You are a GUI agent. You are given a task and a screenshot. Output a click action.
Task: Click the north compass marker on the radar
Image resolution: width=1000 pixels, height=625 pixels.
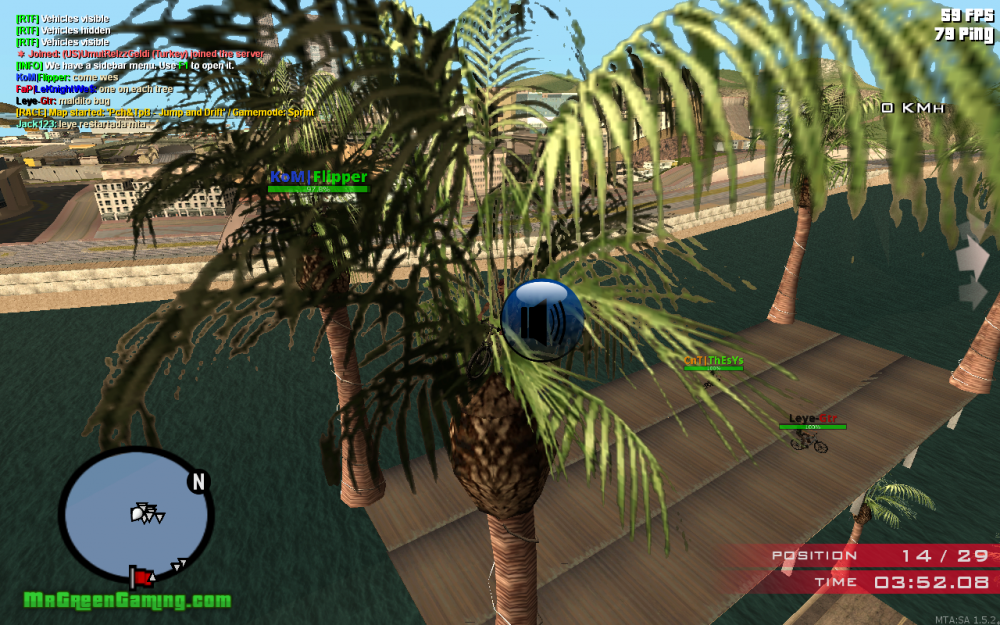point(198,482)
